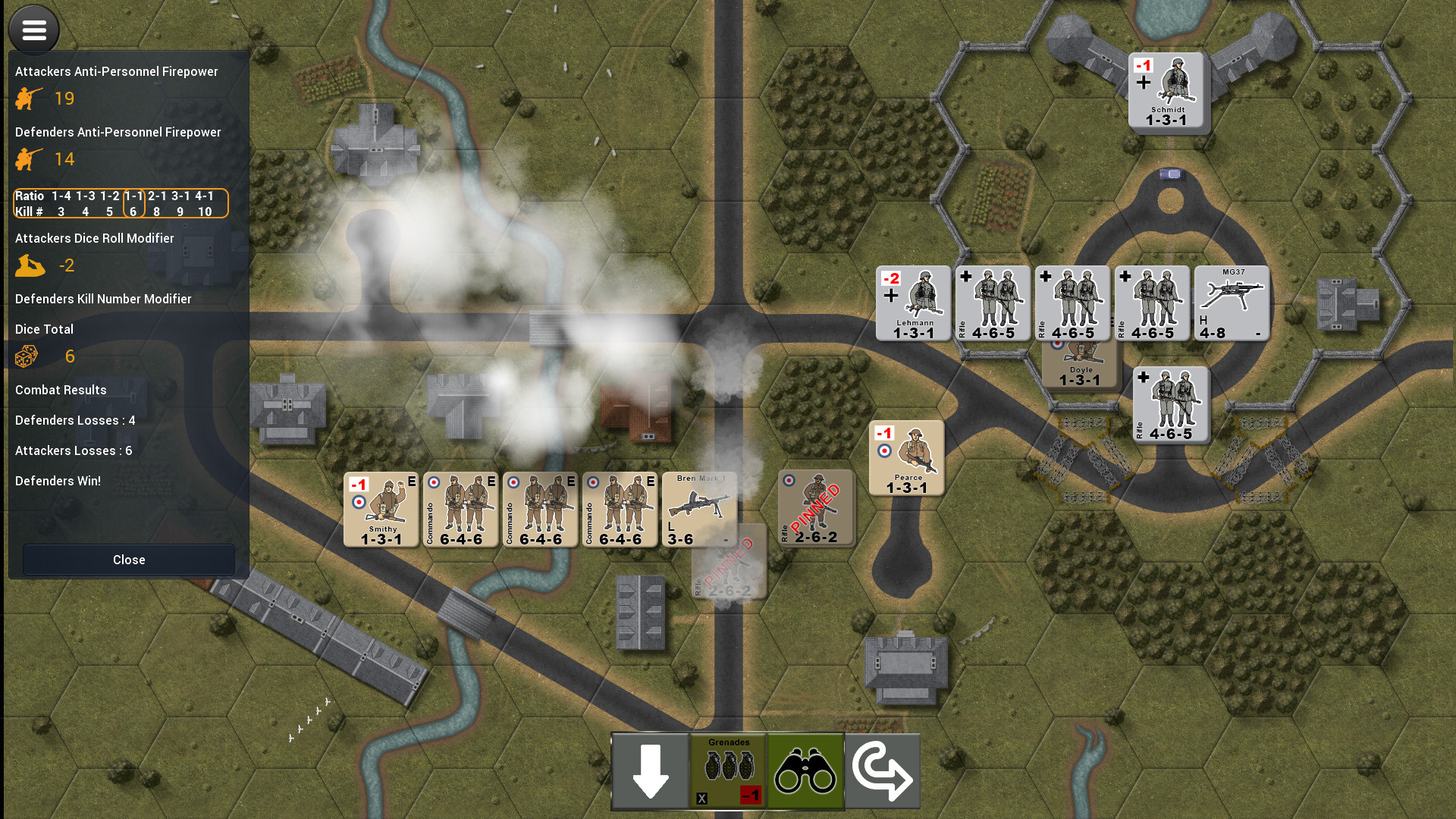Viewport: 1456px width, 819px height.
Task: Click the dice roll modifier icon showing -2
Action: (30, 265)
